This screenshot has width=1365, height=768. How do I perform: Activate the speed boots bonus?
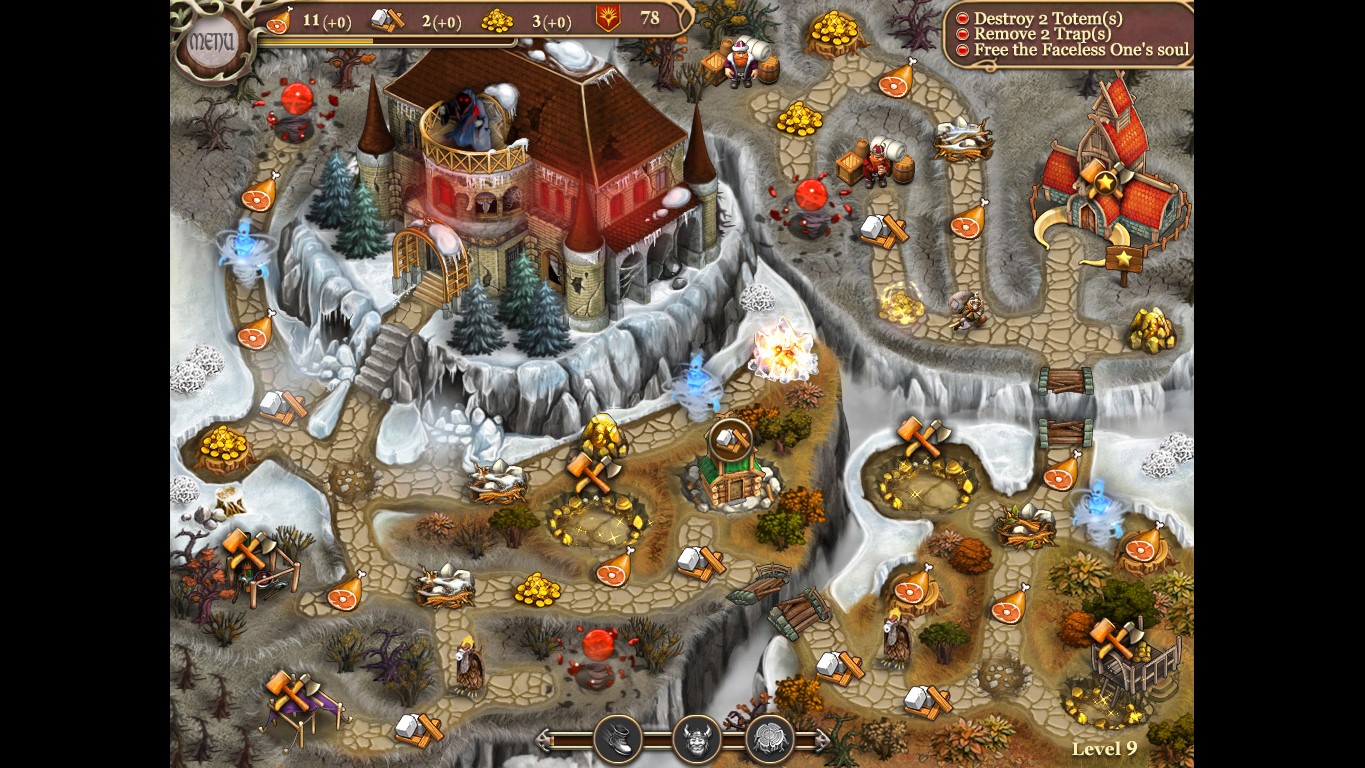point(619,738)
